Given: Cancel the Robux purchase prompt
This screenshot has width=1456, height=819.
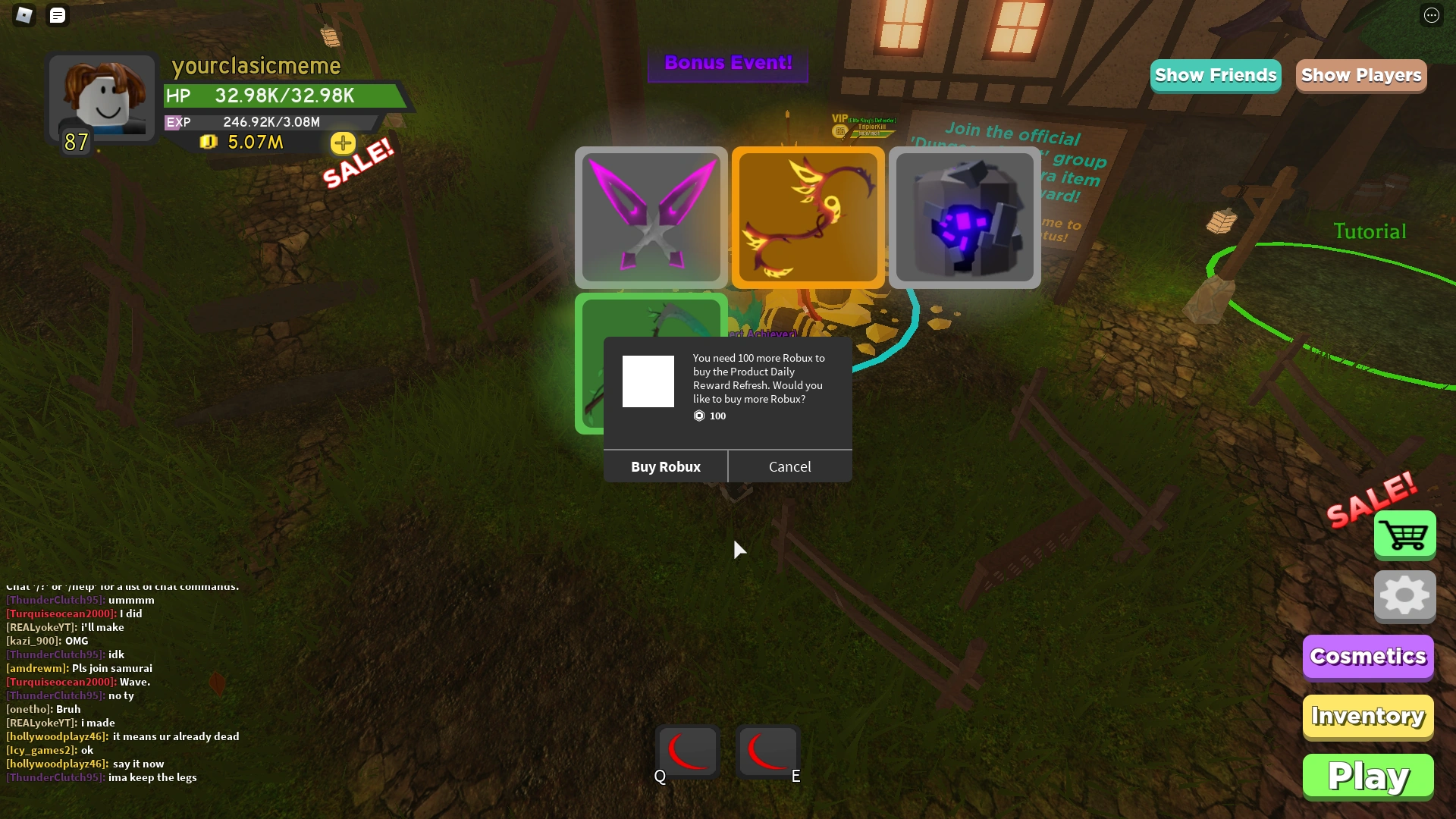Looking at the screenshot, I should pos(789,466).
